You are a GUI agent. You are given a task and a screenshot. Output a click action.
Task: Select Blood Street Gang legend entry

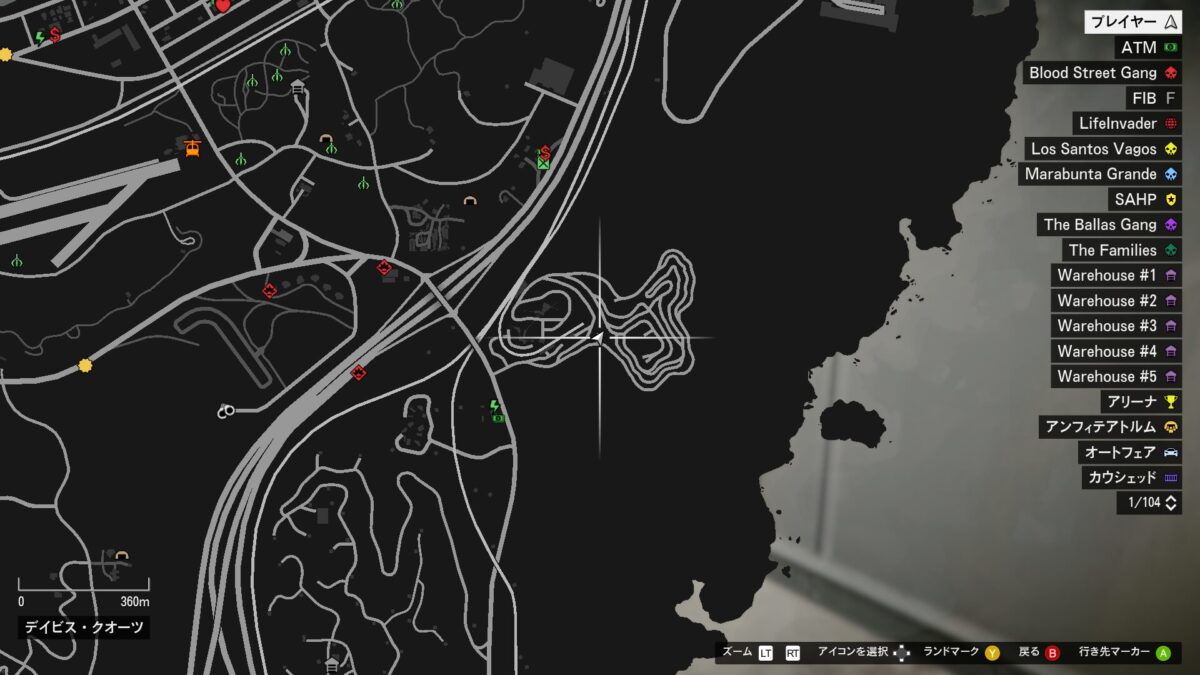(1103, 73)
